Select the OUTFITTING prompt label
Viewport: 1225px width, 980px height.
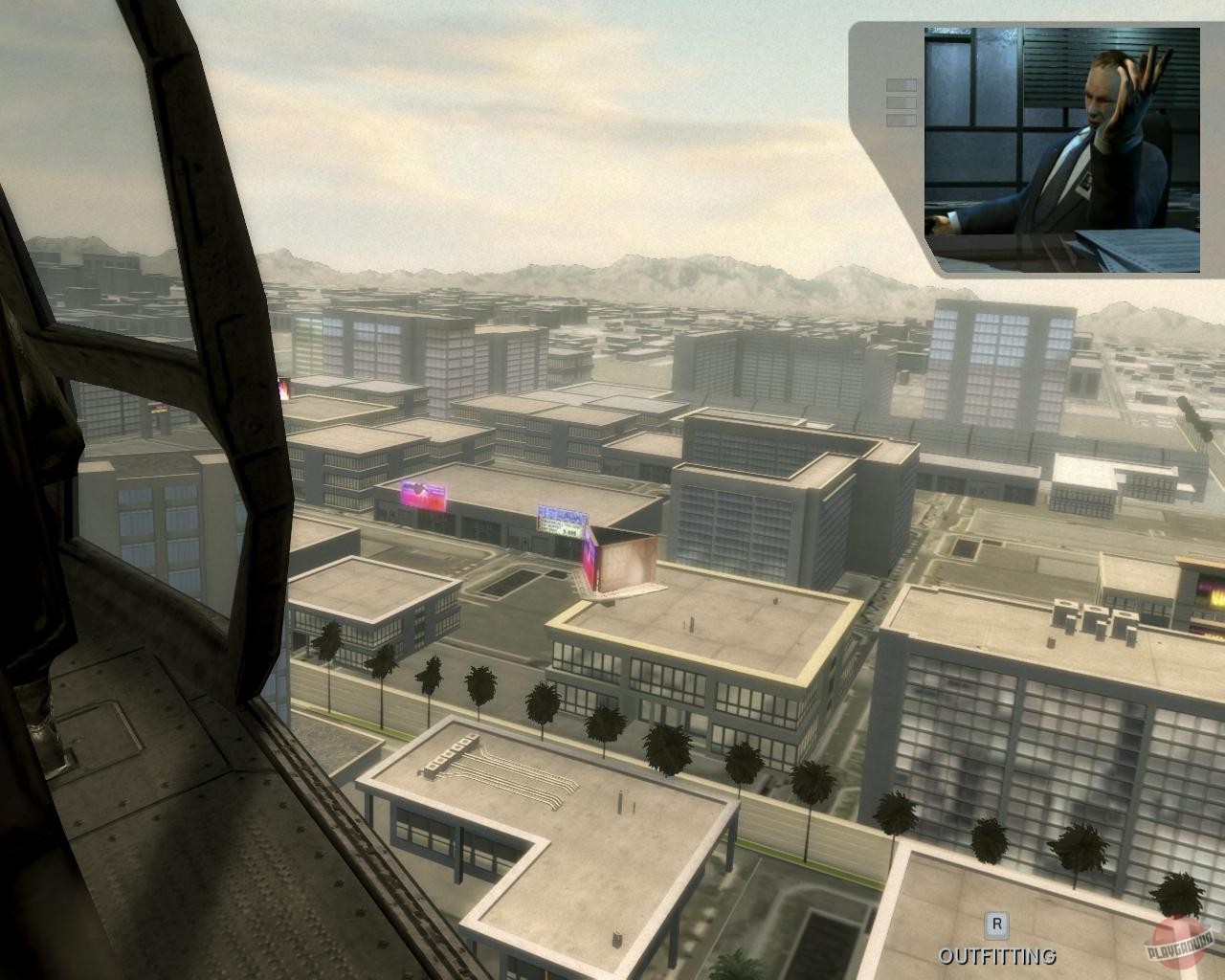coord(998,956)
